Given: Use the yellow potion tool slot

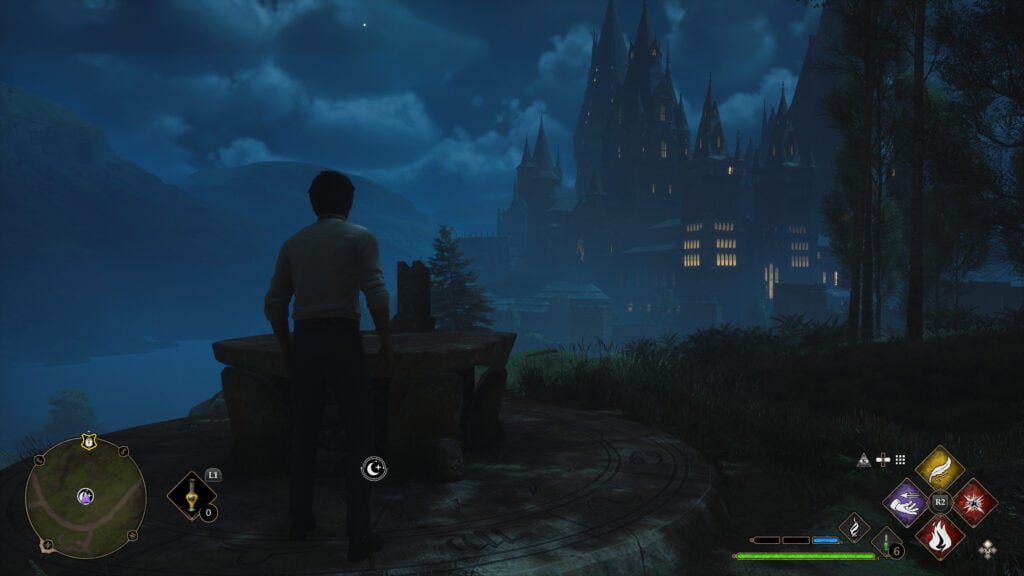Looking at the screenshot, I should click(190, 495).
